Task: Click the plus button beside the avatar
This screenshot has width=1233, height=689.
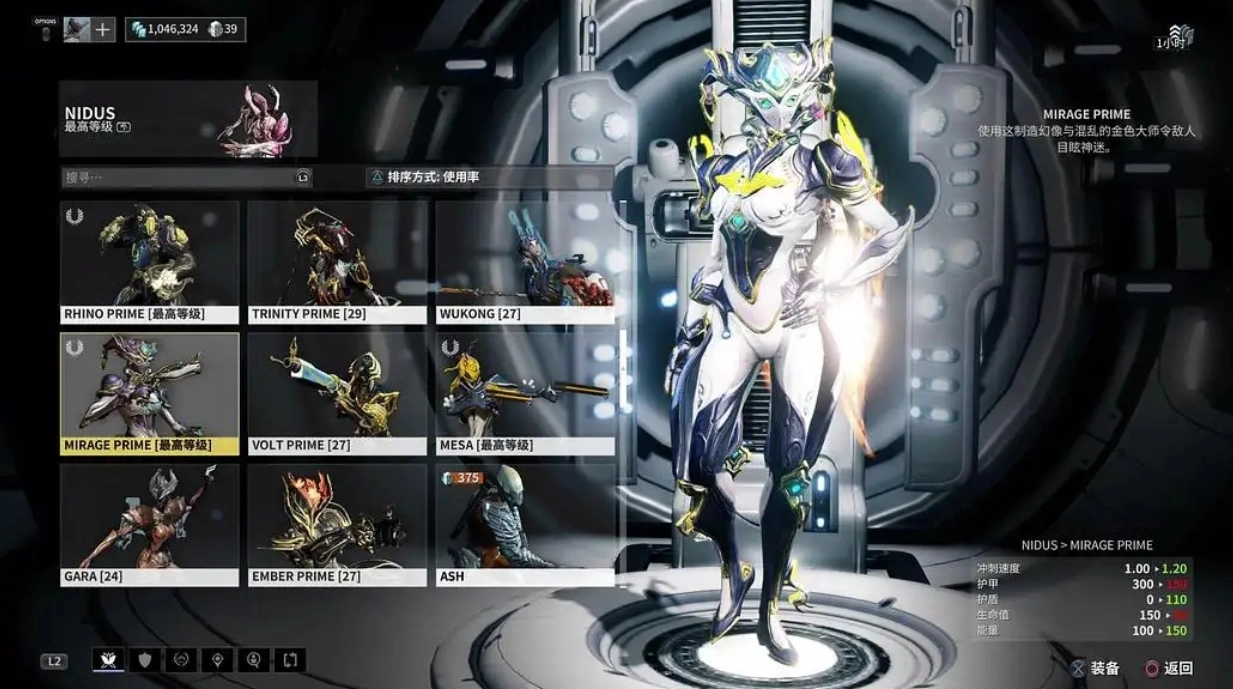Action: (x=103, y=30)
